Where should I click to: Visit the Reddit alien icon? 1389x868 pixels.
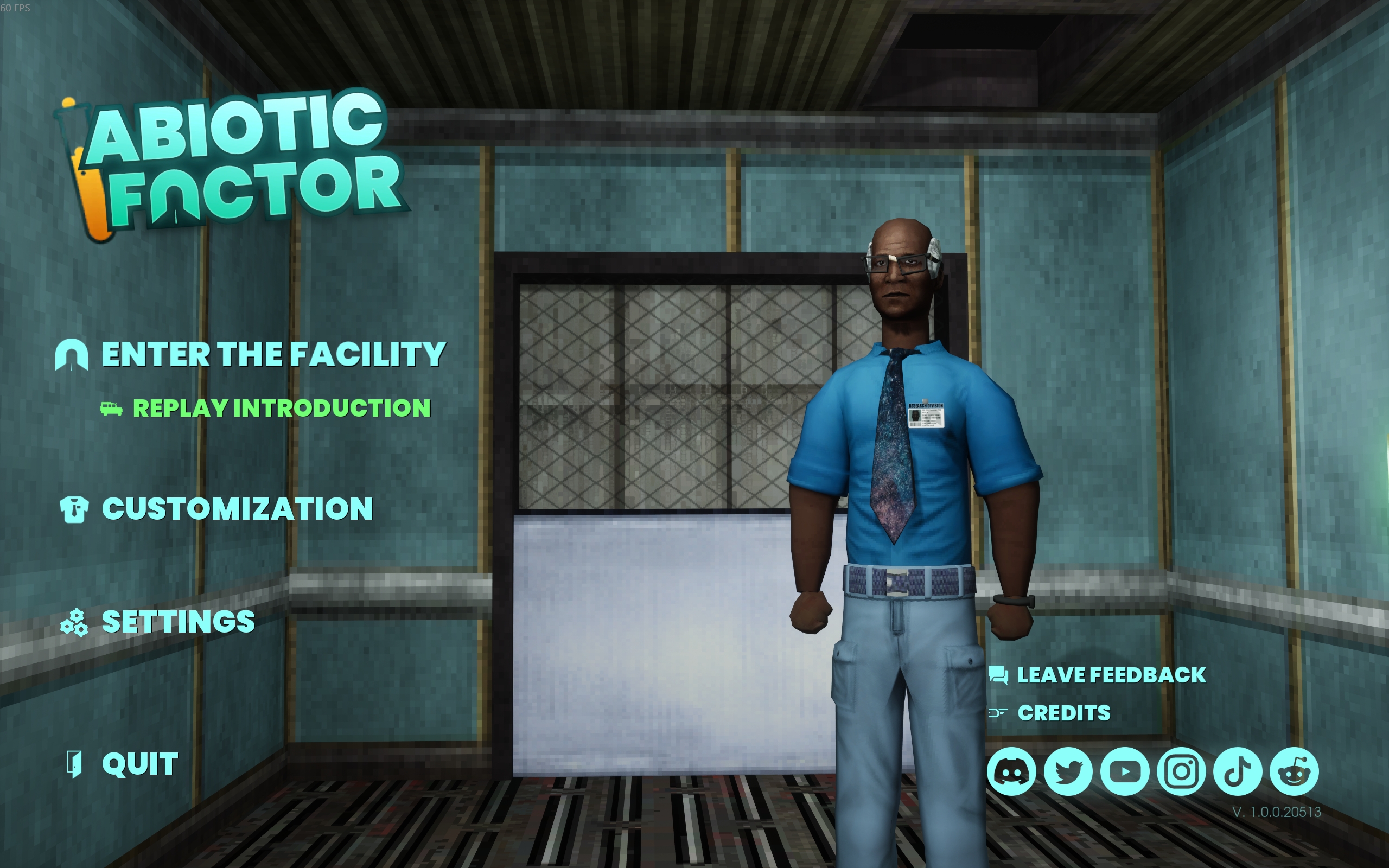click(x=1294, y=771)
